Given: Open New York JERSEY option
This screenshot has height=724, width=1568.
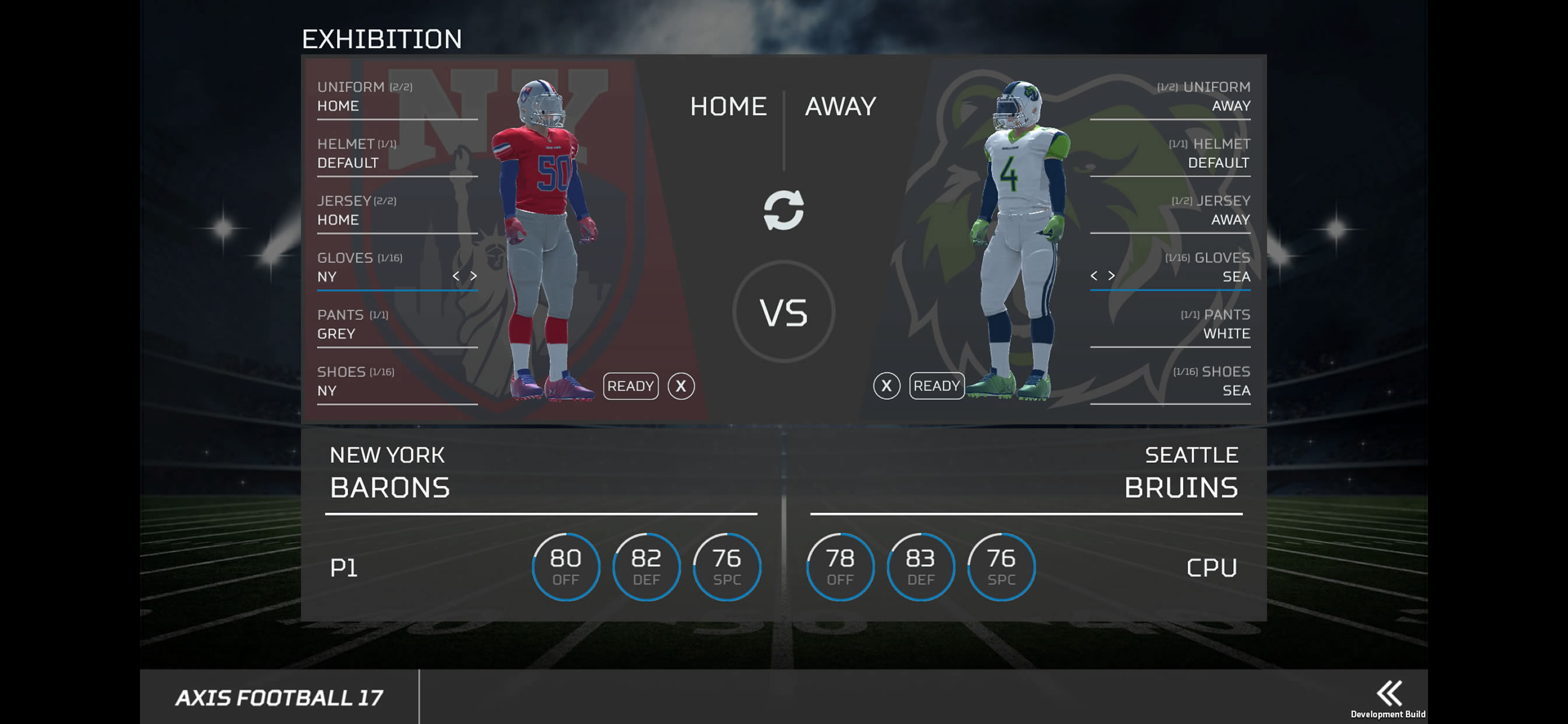Looking at the screenshot, I should click(x=397, y=210).
